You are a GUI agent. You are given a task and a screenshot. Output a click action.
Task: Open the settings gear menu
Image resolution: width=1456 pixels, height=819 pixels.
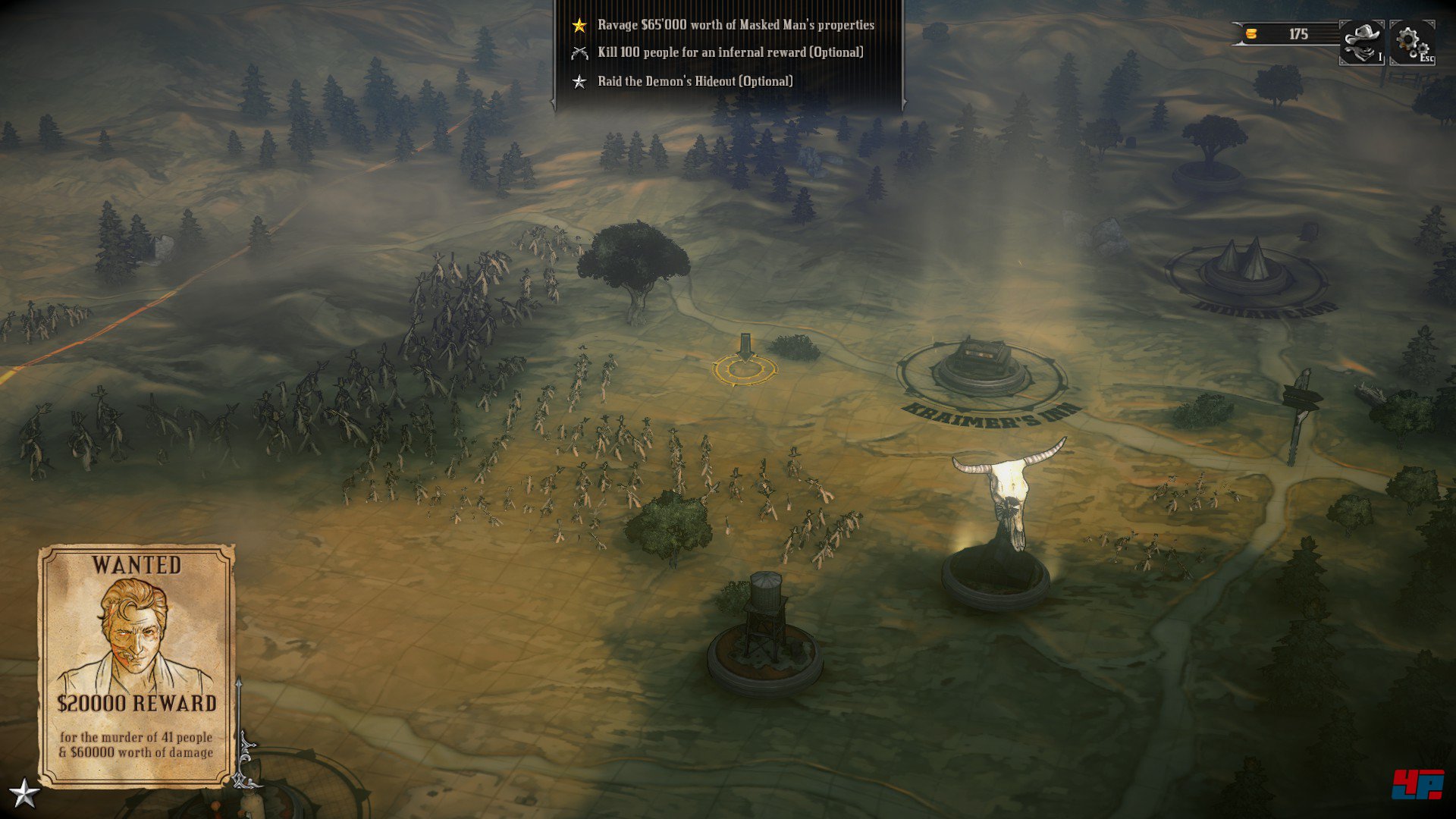1410,42
